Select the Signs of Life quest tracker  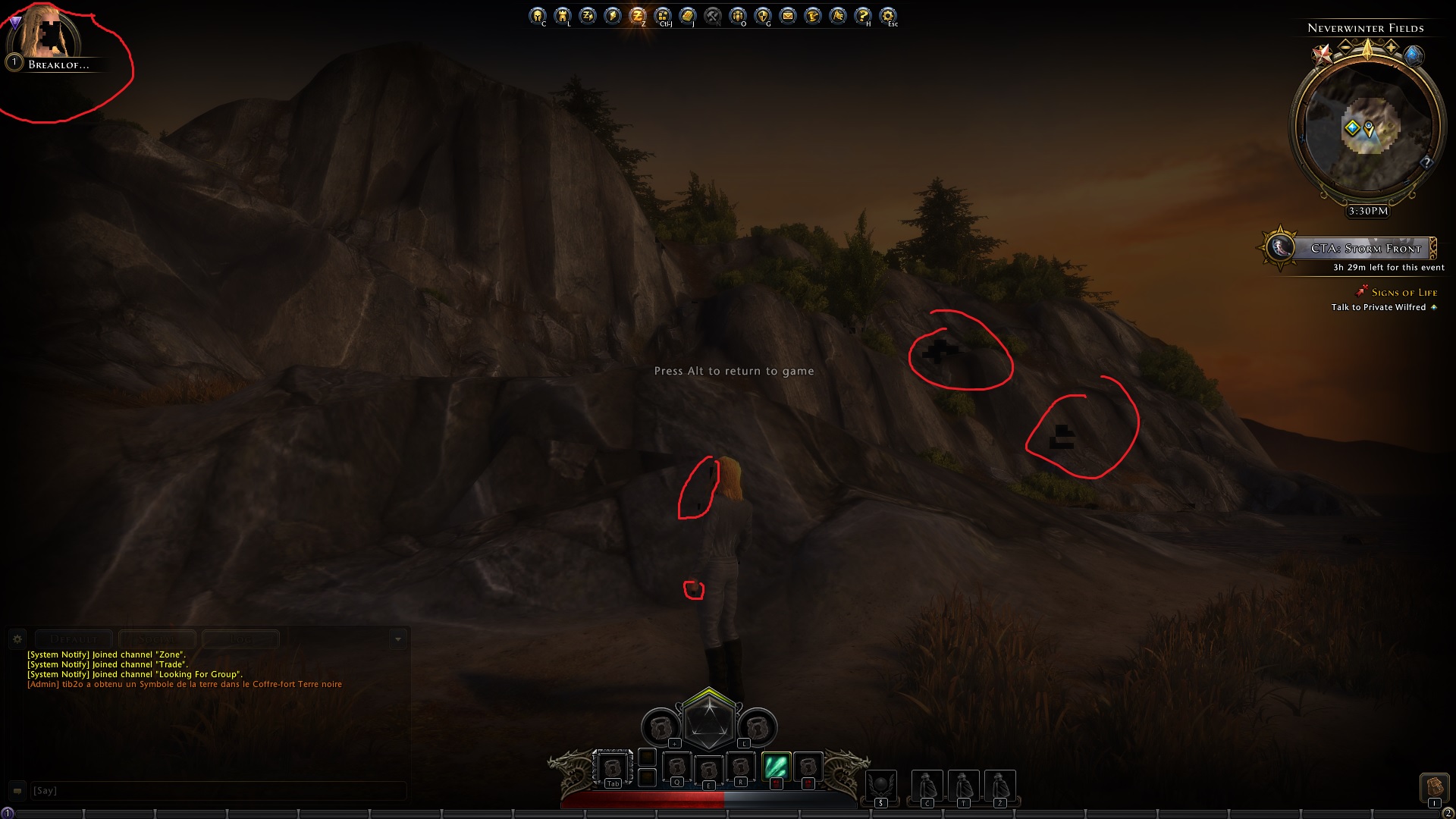[x=1404, y=293]
